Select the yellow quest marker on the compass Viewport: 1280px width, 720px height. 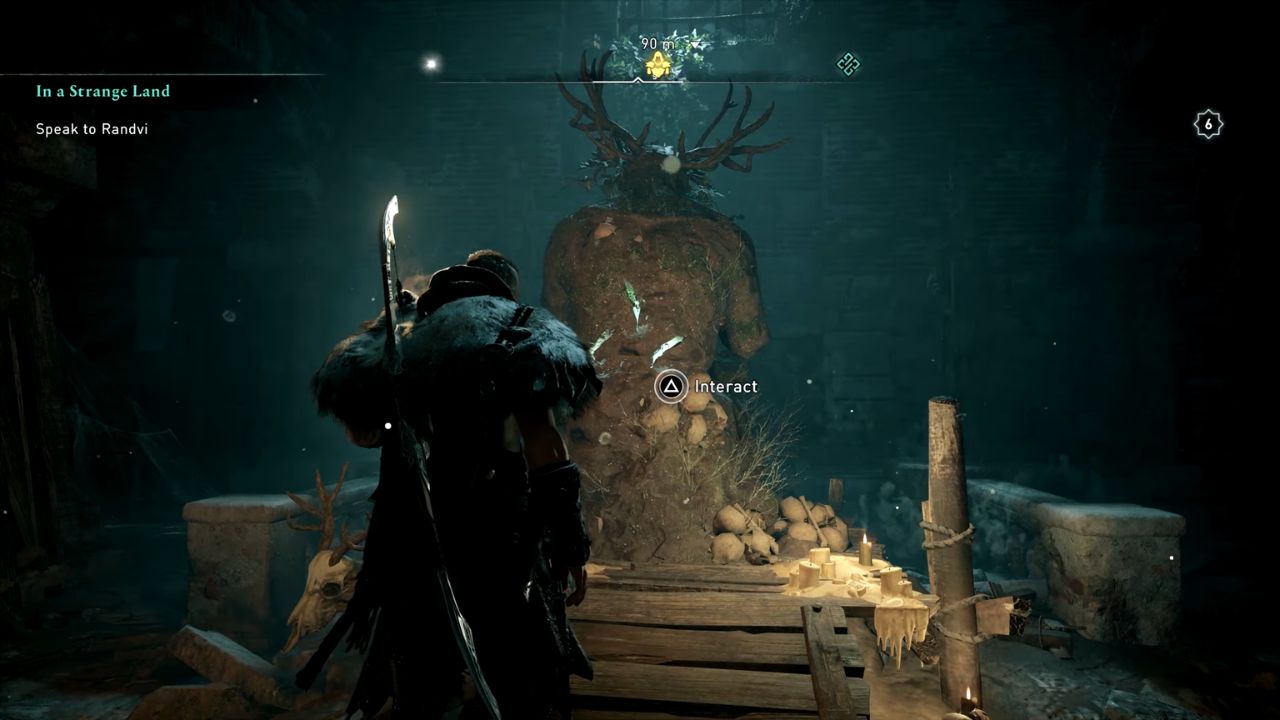pyautogui.click(x=657, y=66)
